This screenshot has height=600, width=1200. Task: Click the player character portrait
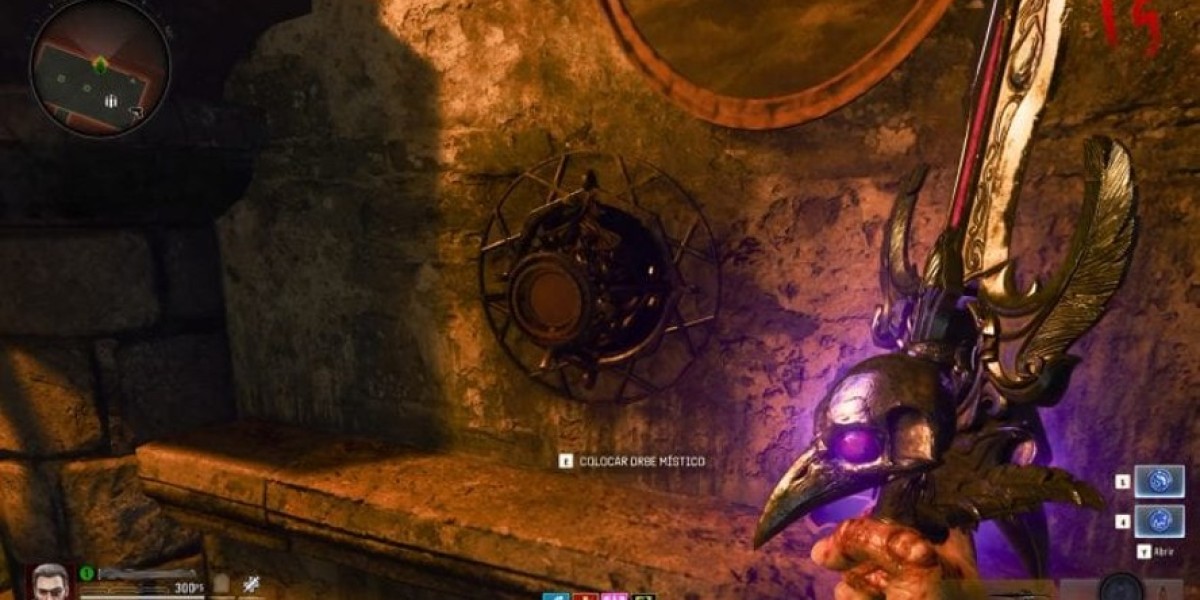coord(49,581)
